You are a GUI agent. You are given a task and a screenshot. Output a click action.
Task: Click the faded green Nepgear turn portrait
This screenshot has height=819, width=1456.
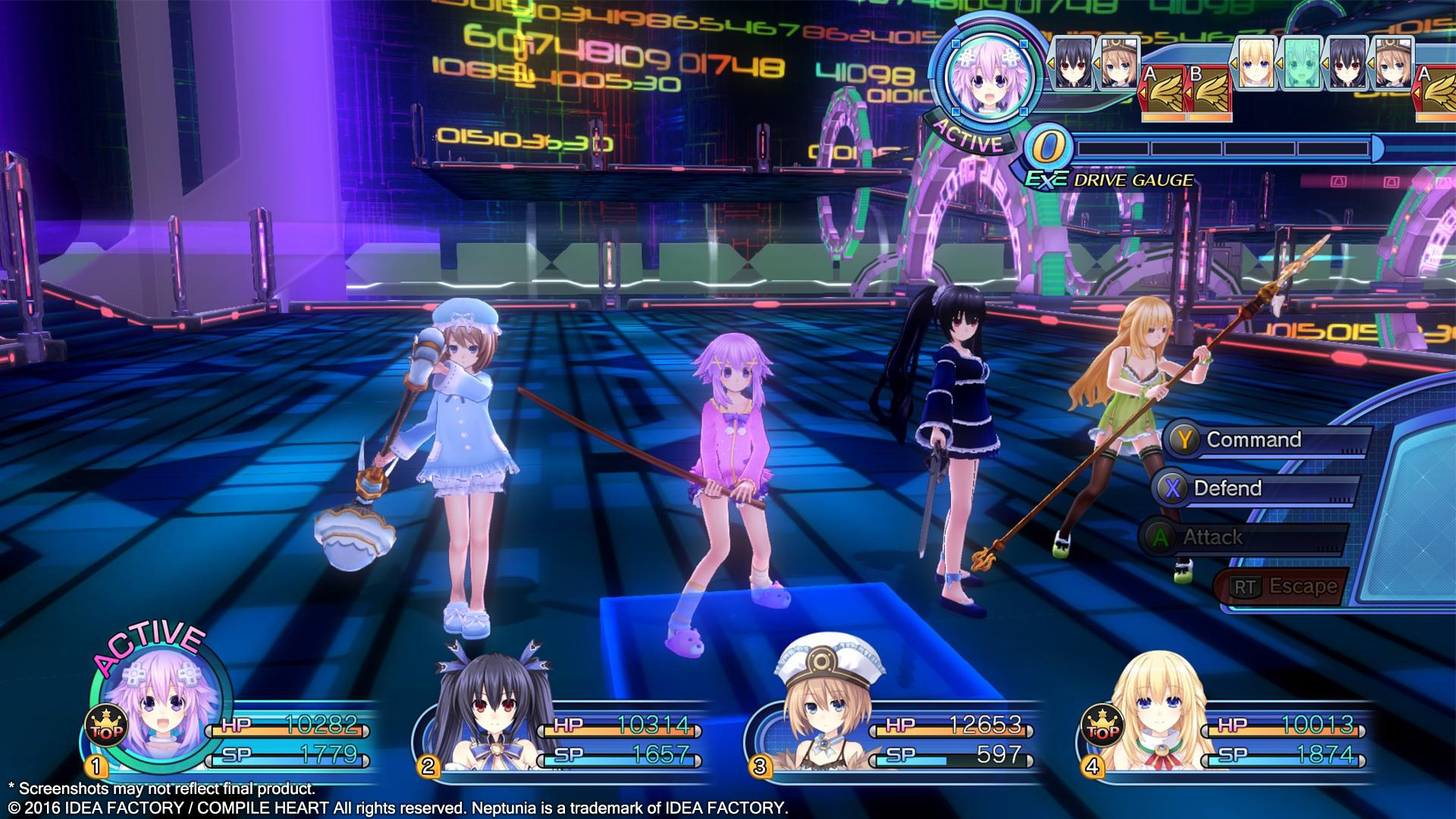pos(1302,64)
